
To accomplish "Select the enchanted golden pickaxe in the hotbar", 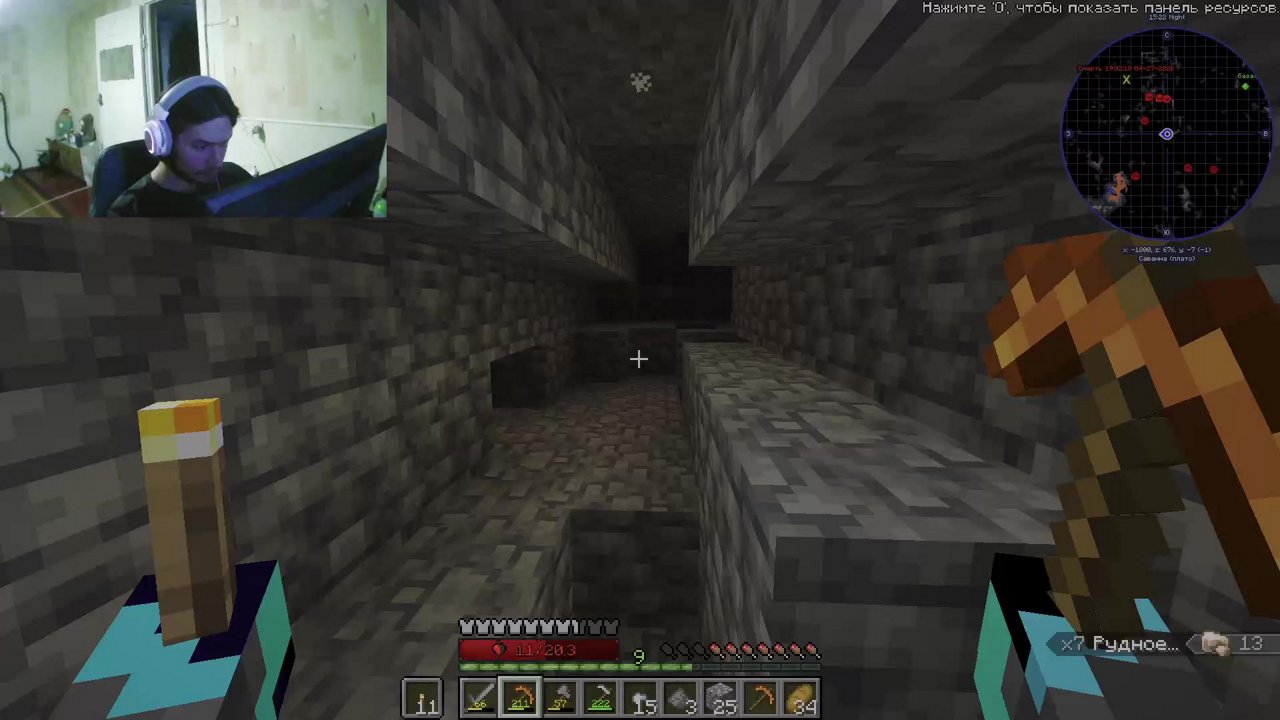I will pos(519,698).
